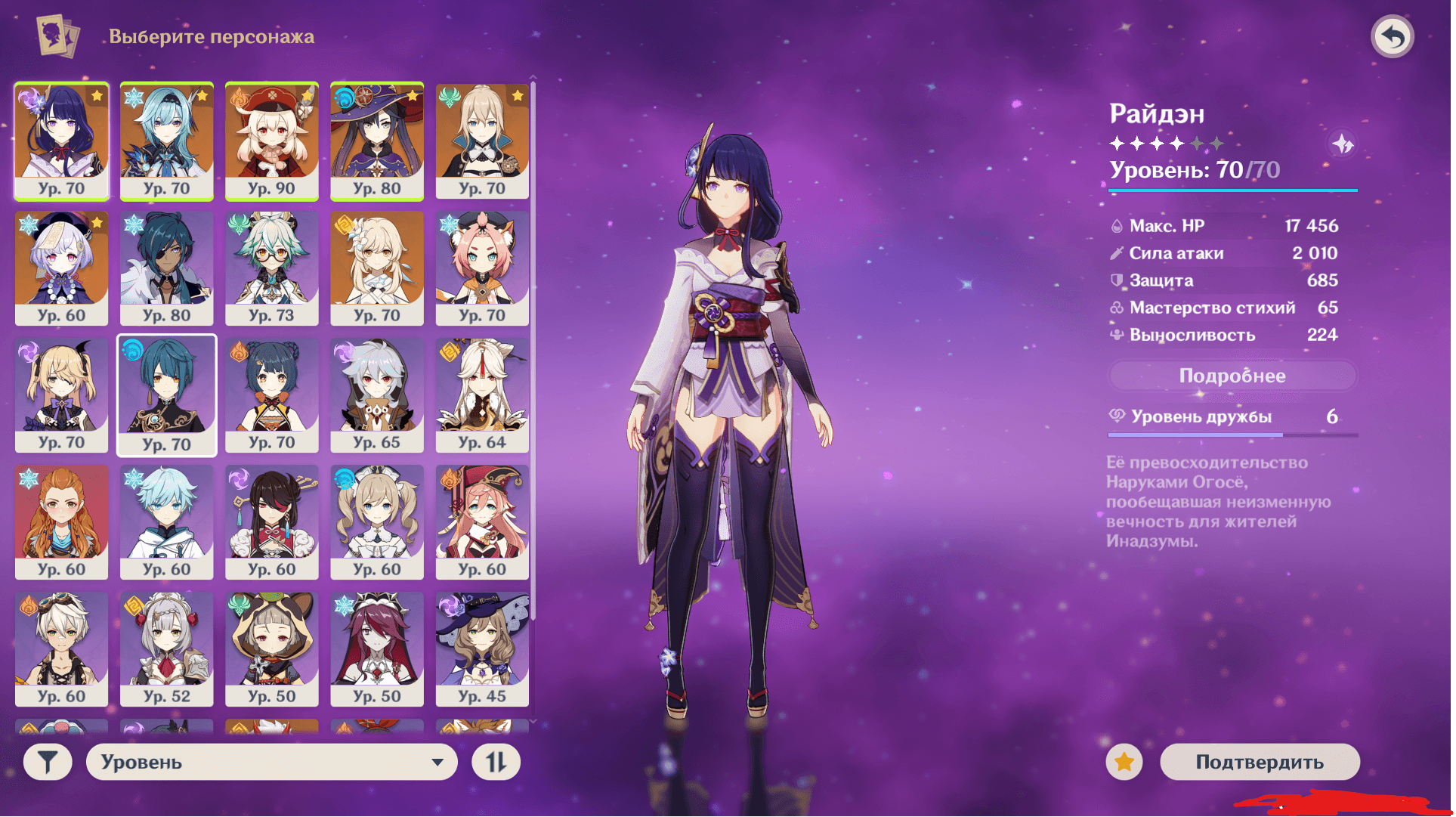Select Mona's level 80 card

[x=377, y=141]
